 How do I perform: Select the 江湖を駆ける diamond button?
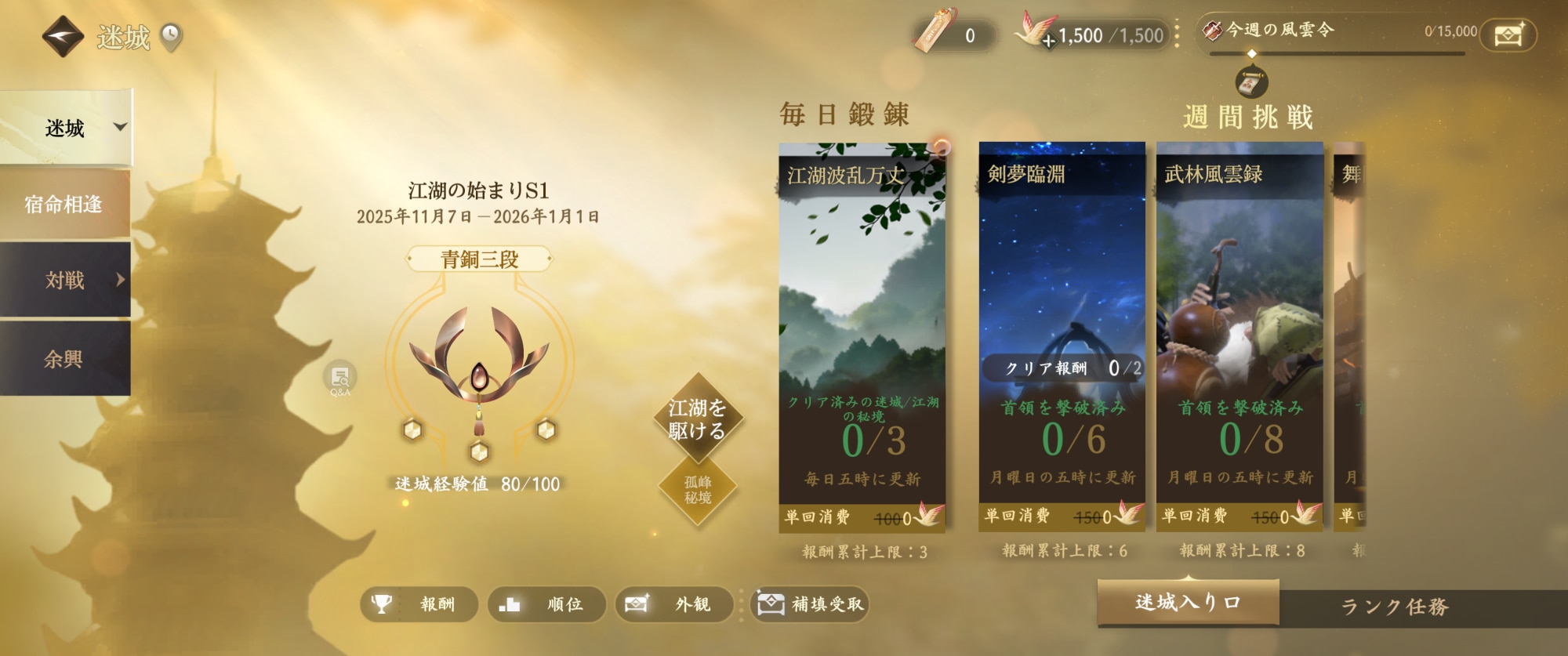pos(697,419)
